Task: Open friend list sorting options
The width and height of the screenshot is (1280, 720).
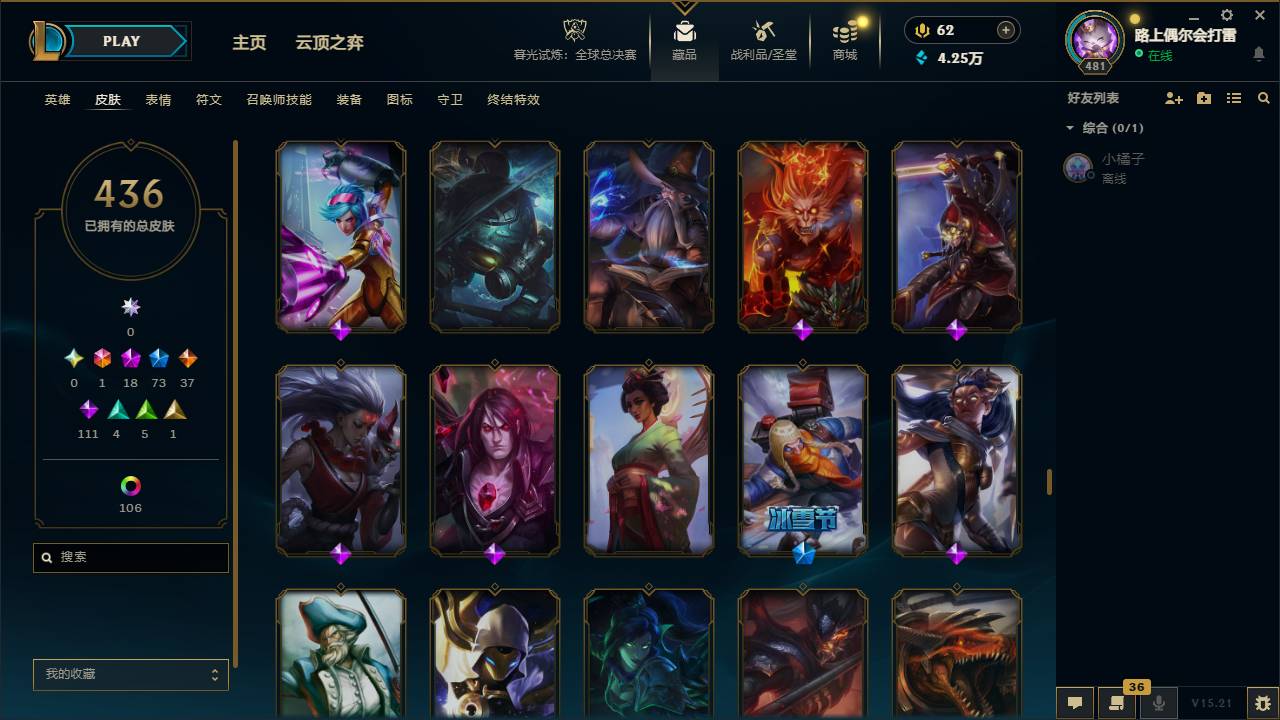Action: 1234,98
